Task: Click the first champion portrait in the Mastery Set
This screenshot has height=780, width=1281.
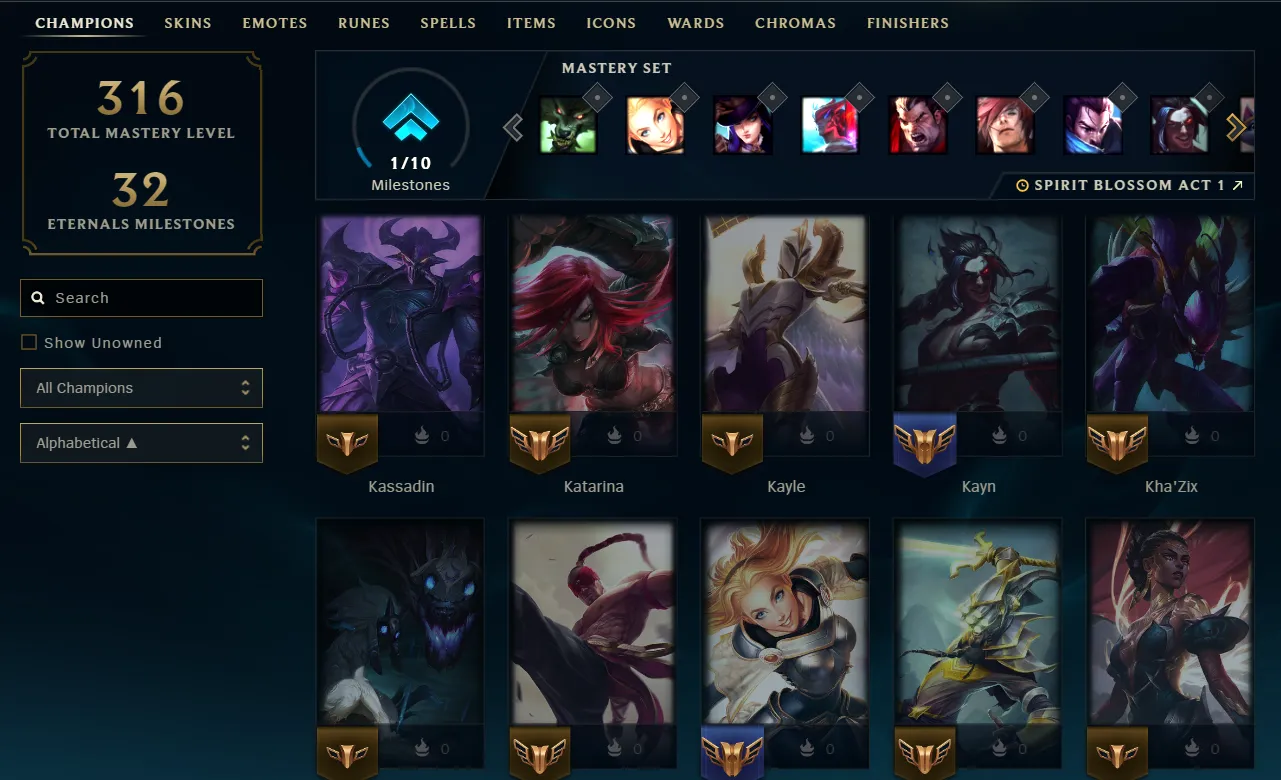Action: pos(569,124)
